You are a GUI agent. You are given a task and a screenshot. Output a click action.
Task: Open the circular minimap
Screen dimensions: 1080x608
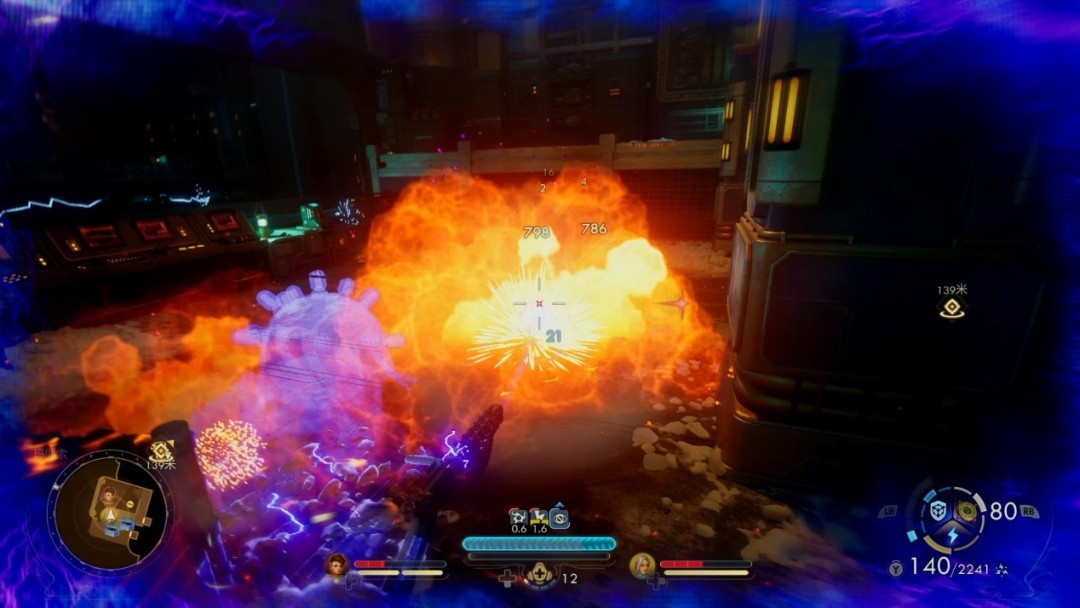(x=109, y=511)
